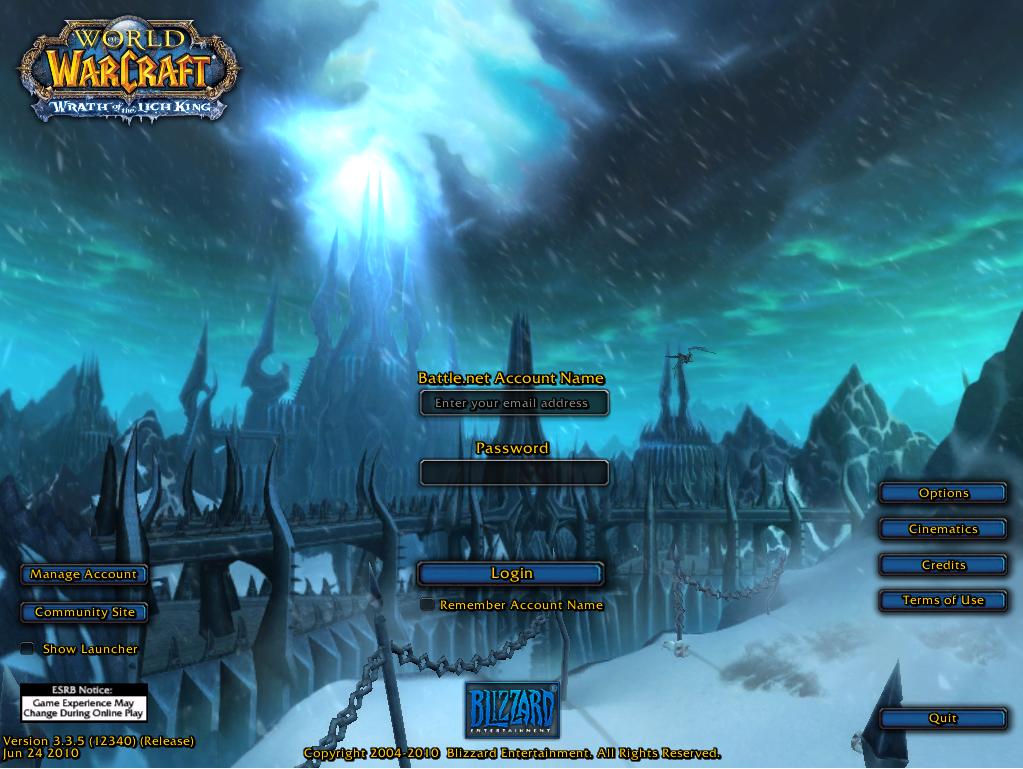Quit the game
1023x769 pixels.
pyautogui.click(x=943, y=718)
